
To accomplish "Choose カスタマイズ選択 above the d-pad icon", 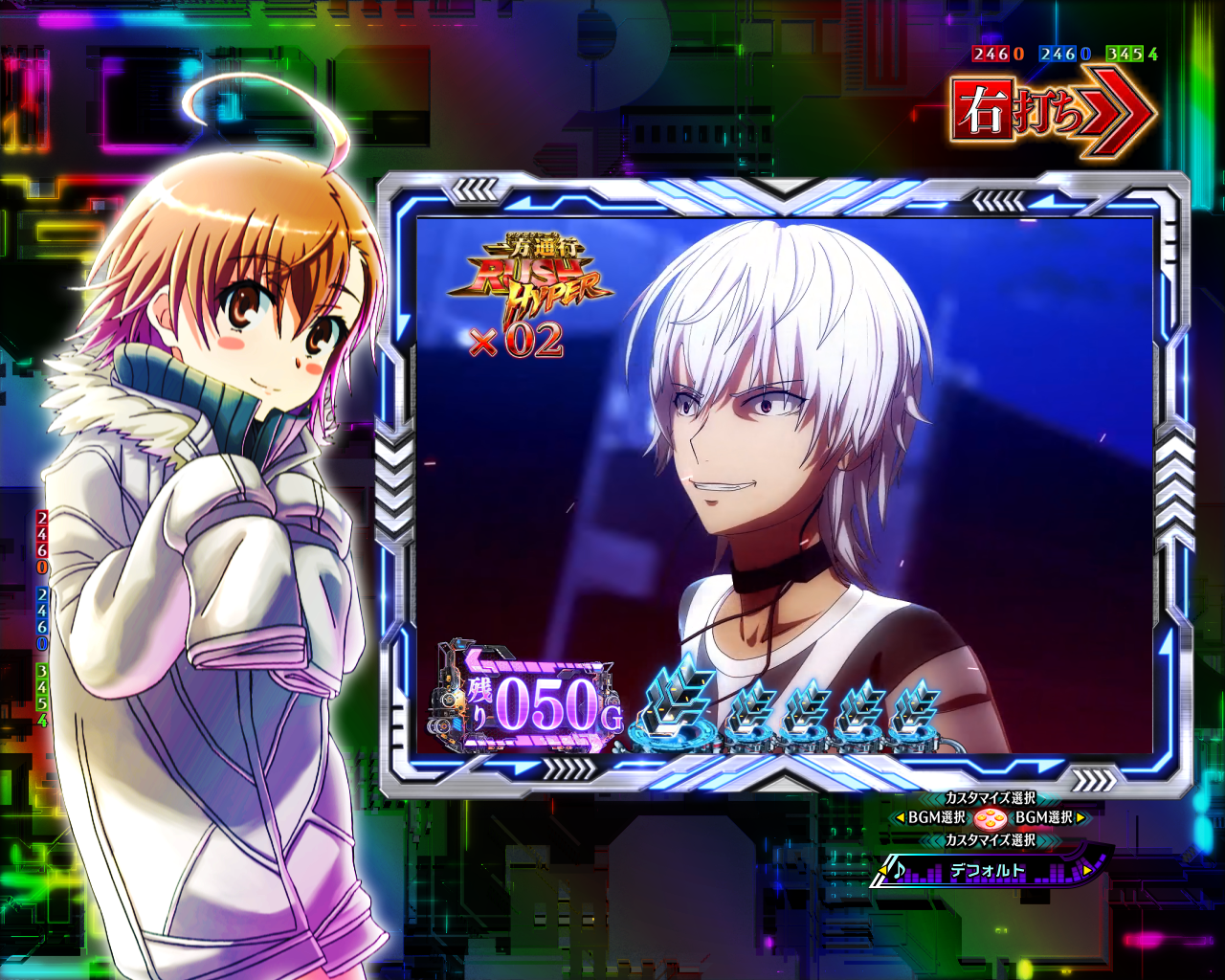I will tap(990, 797).
